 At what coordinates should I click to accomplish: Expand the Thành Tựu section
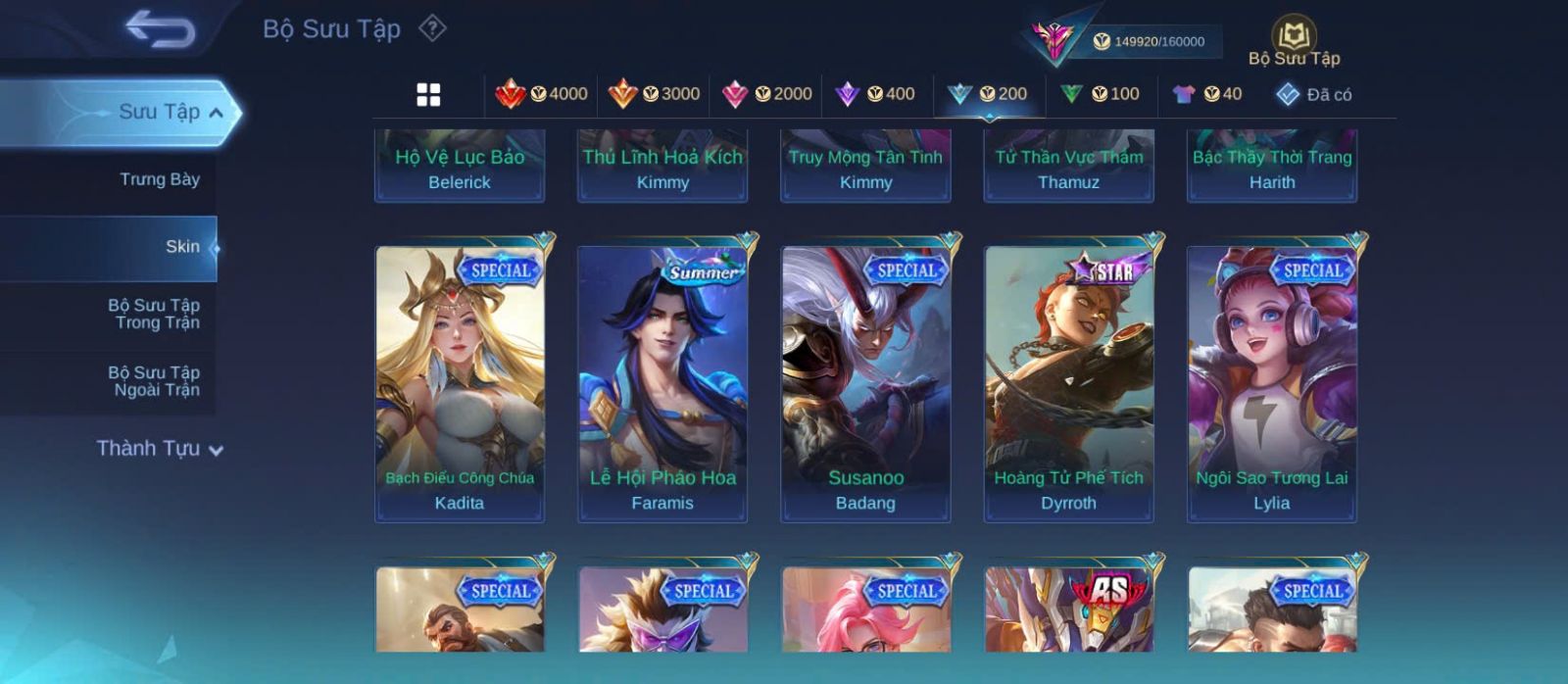[x=160, y=449]
